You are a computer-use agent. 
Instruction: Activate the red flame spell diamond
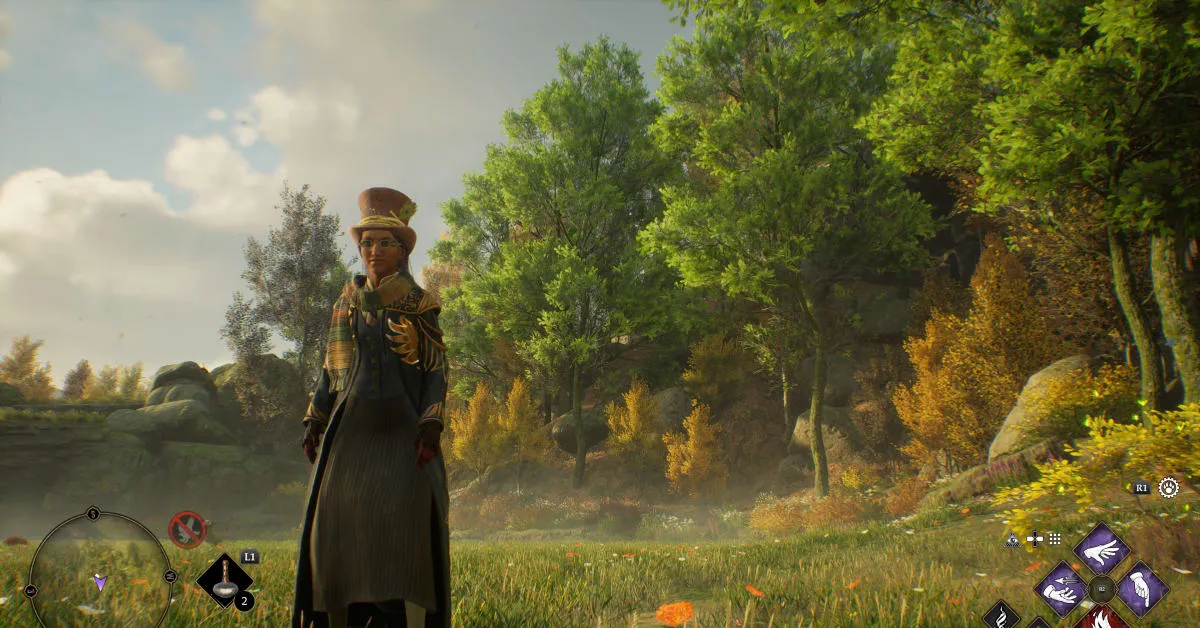(1101, 620)
